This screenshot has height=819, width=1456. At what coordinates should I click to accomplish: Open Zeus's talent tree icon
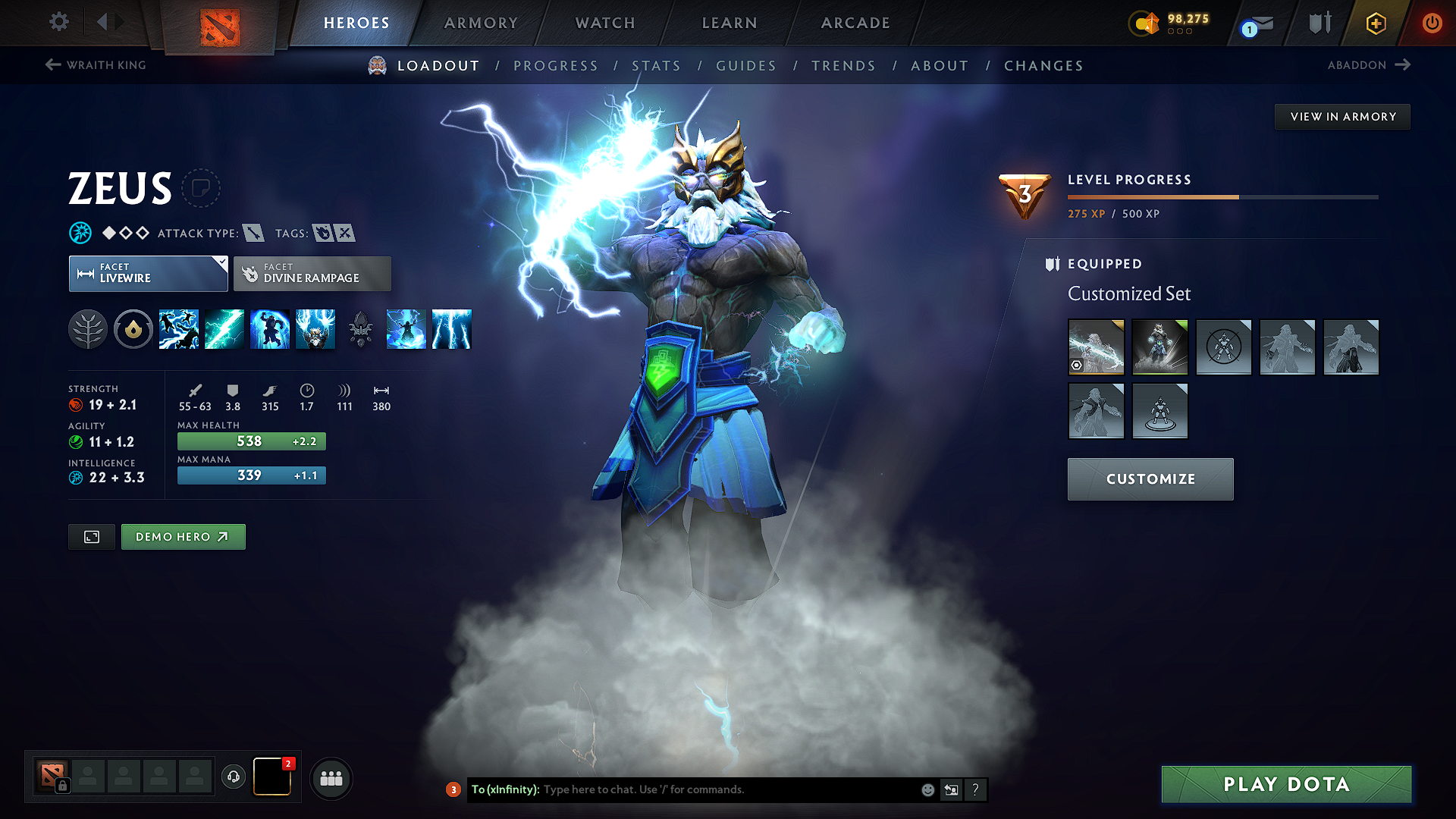point(87,329)
